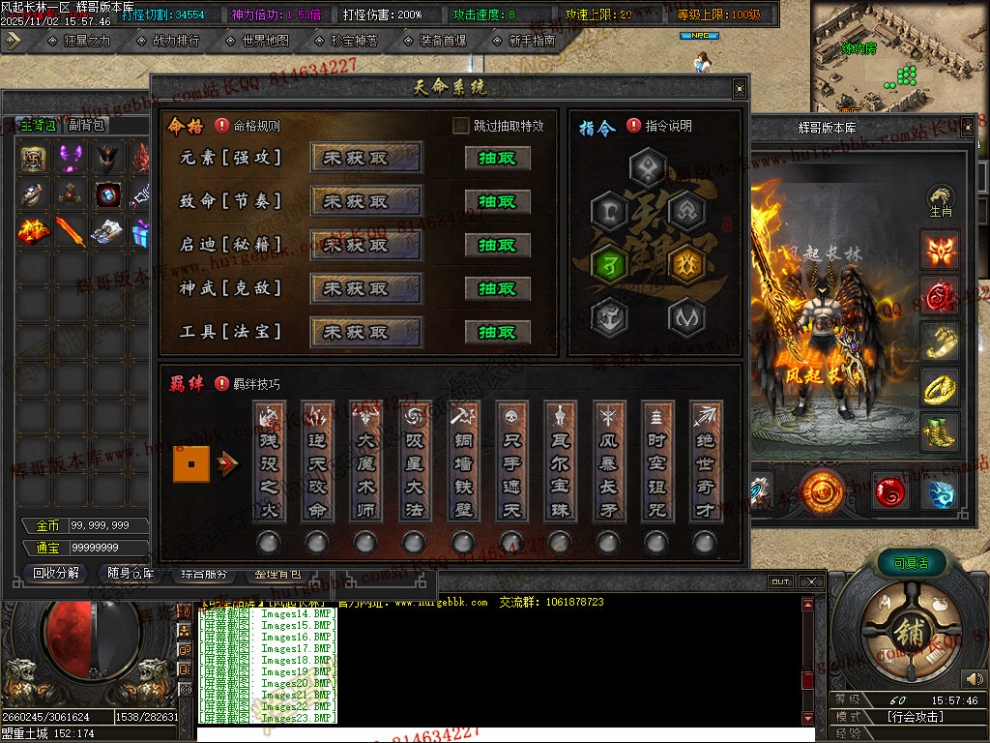Select the golden ring equipment slot
This screenshot has height=743, width=990.
(x=940, y=387)
